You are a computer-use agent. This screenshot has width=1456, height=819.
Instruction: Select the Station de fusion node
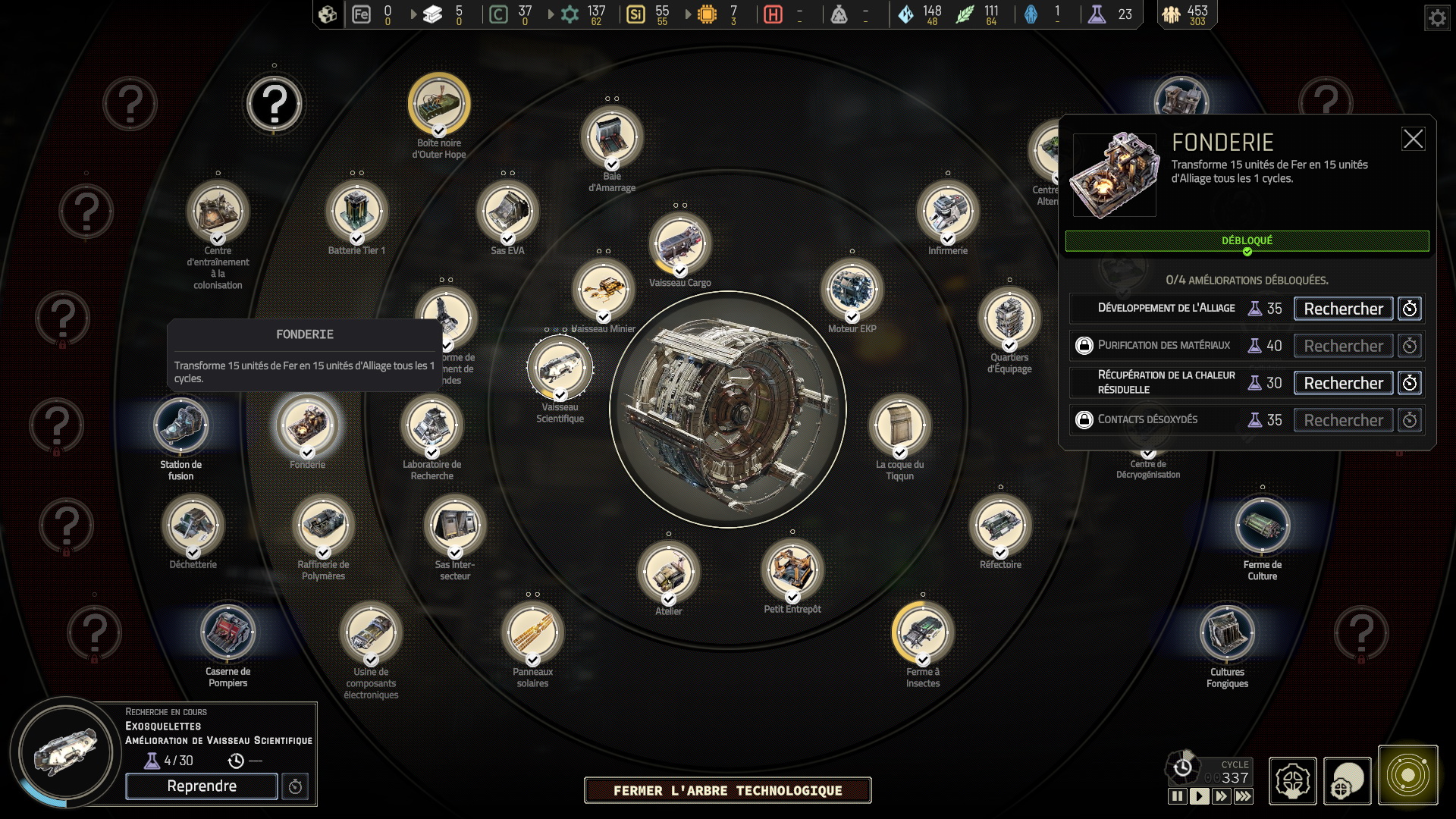(180, 425)
